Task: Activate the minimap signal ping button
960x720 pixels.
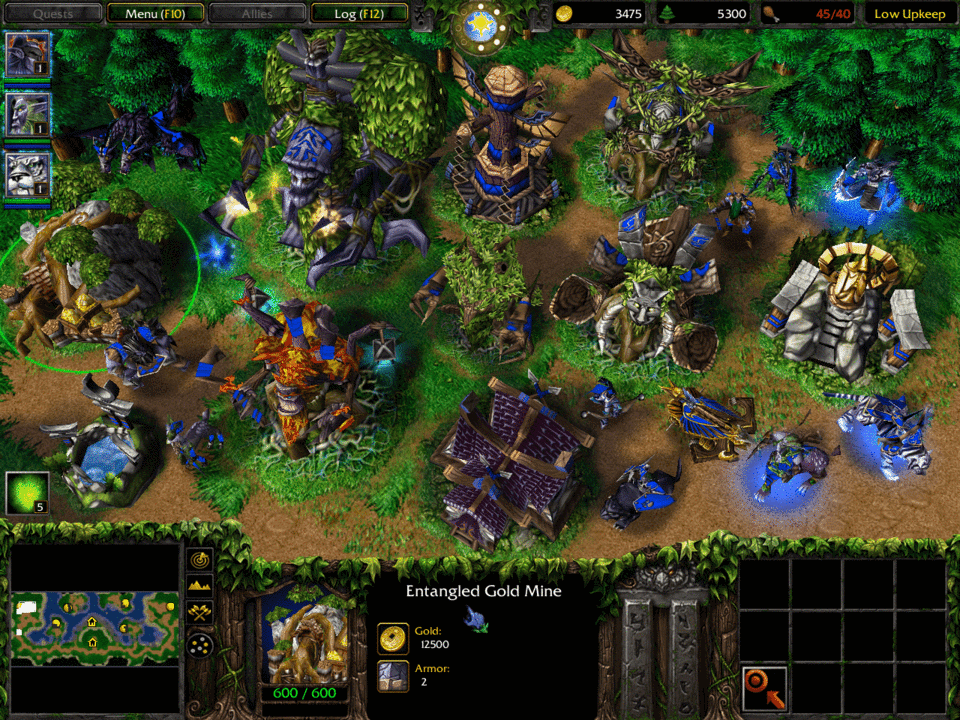Action: pyautogui.click(x=200, y=558)
